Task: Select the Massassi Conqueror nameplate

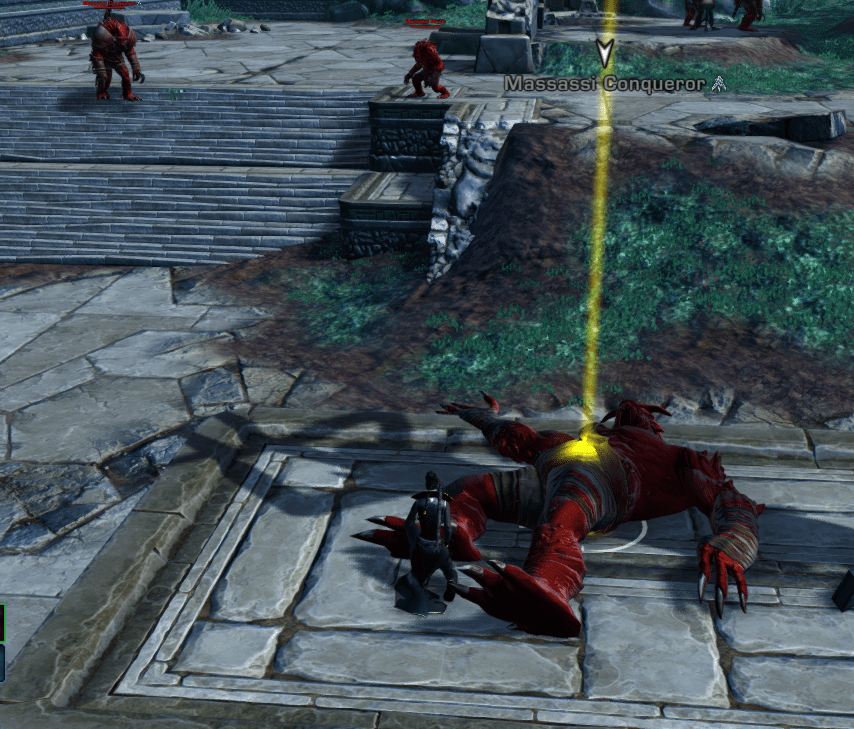Action: tap(605, 84)
